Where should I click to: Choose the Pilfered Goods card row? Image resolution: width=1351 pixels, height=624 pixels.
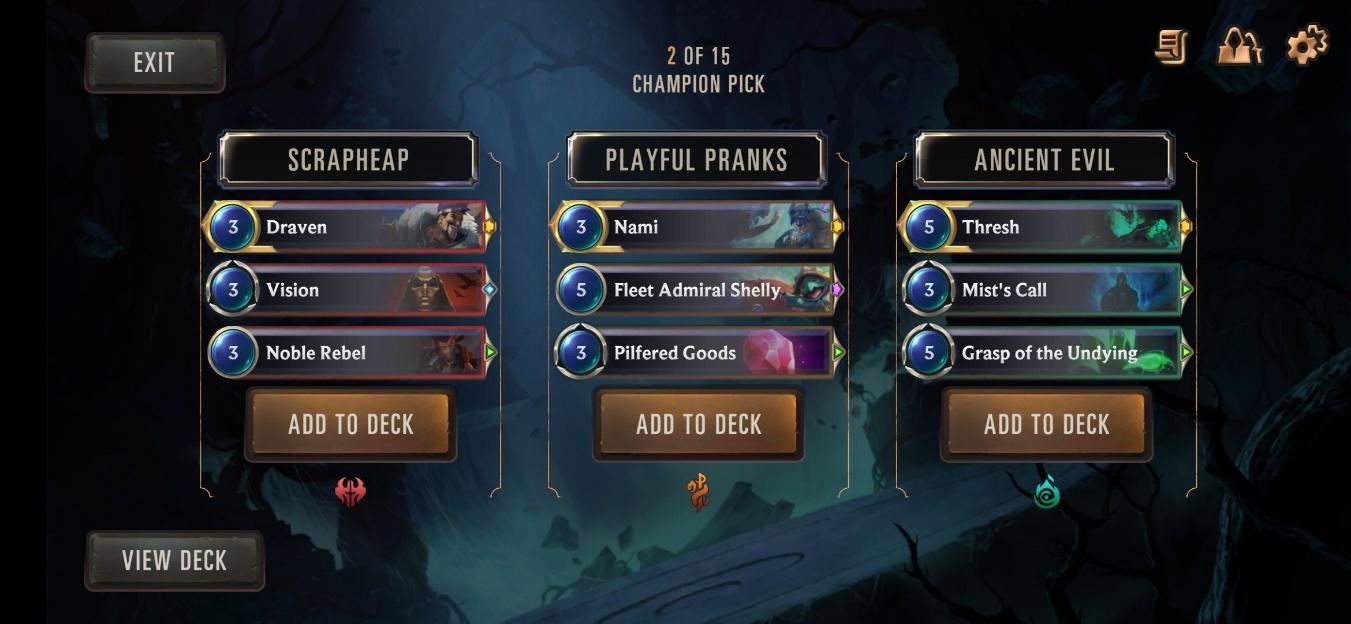click(696, 353)
